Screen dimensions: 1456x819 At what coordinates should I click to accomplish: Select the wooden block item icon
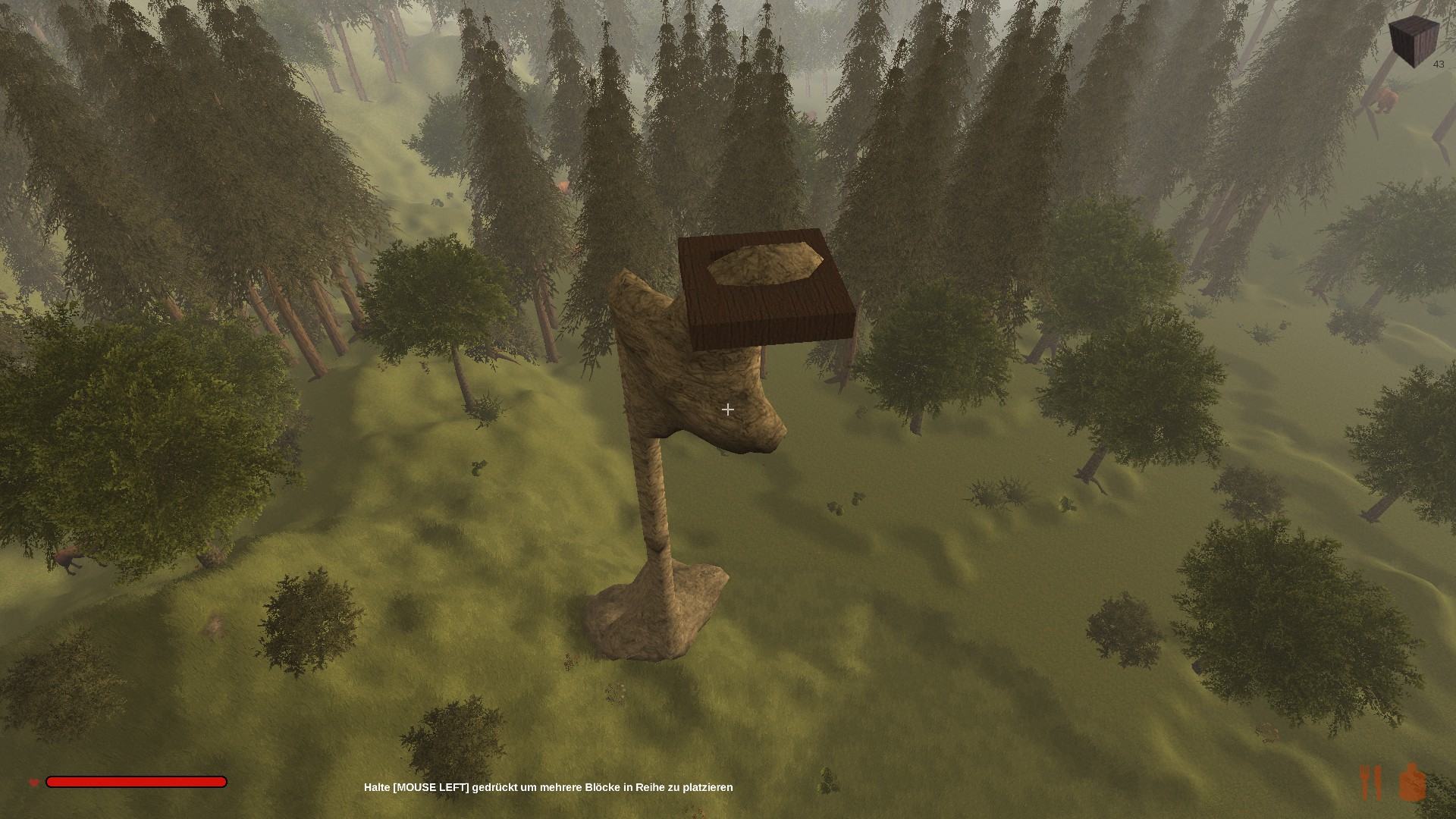(1414, 41)
